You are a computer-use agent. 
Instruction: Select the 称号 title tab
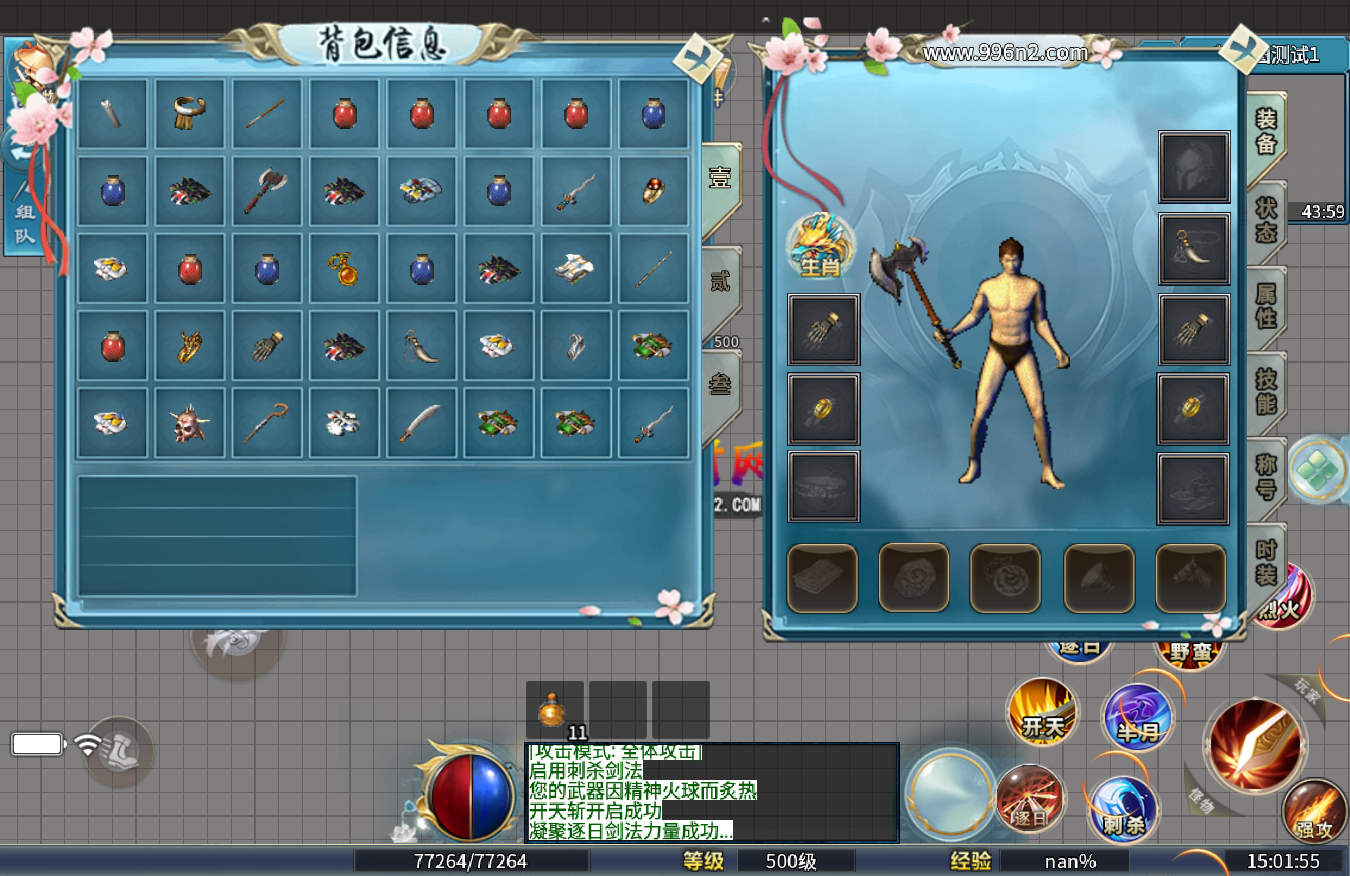[x=1266, y=475]
